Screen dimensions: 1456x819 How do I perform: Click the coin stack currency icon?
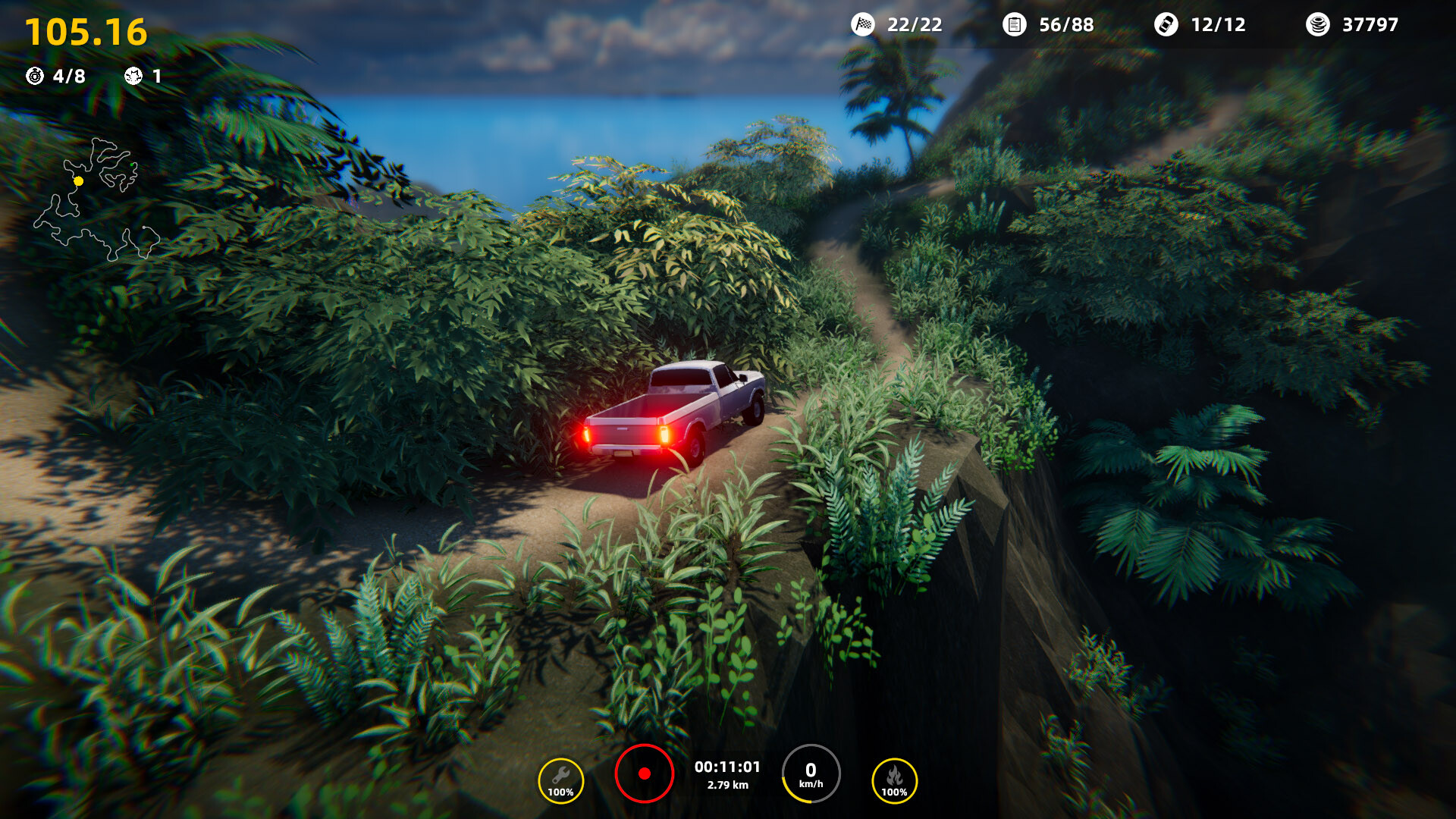pyautogui.click(x=1317, y=25)
